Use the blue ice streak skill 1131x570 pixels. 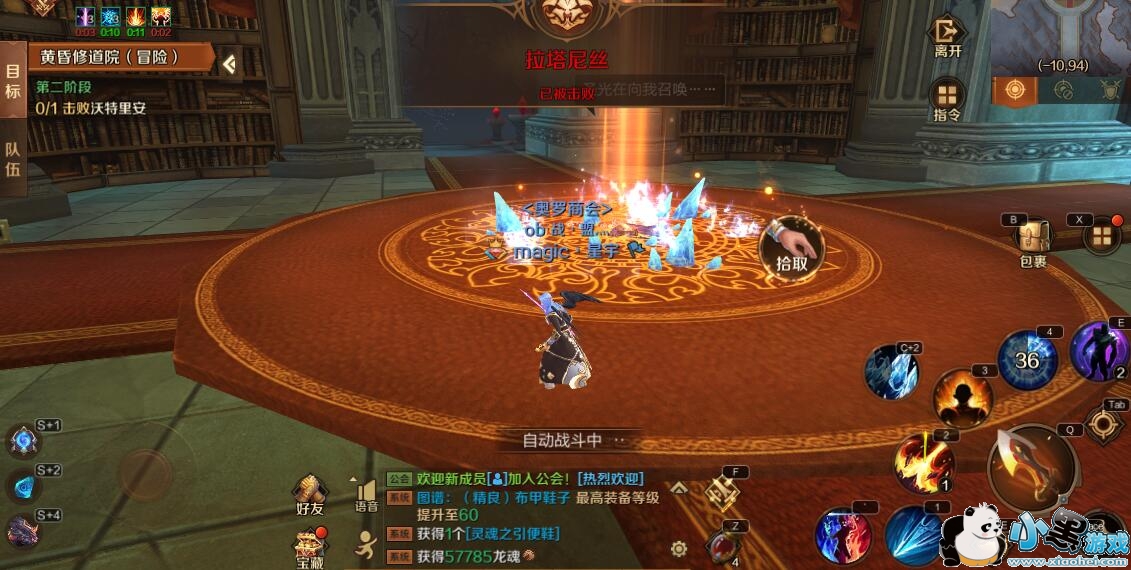(913, 535)
